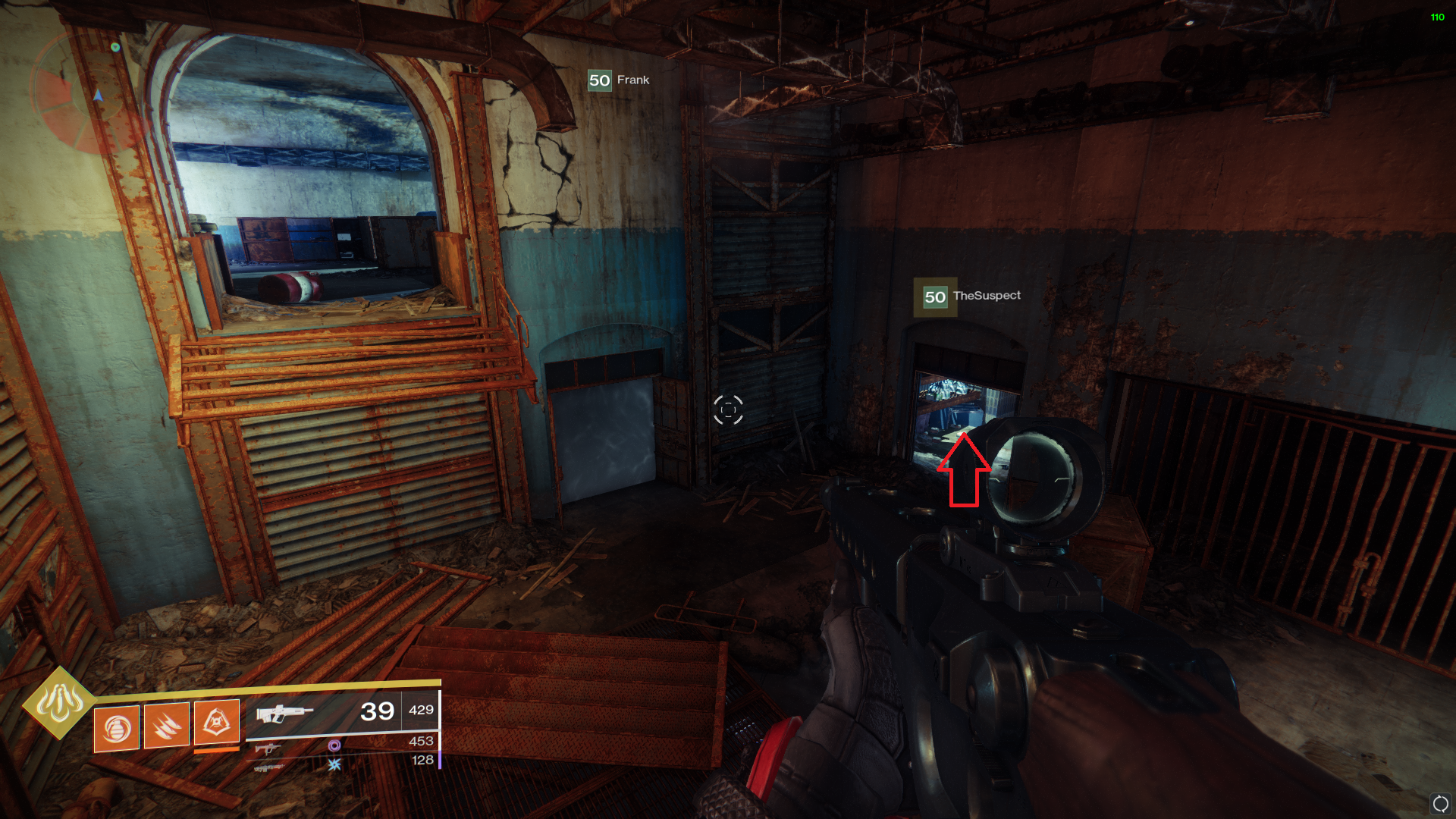
Task: Toggle the highlighted class ability underline bar
Action: pyautogui.click(x=215, y=750)
